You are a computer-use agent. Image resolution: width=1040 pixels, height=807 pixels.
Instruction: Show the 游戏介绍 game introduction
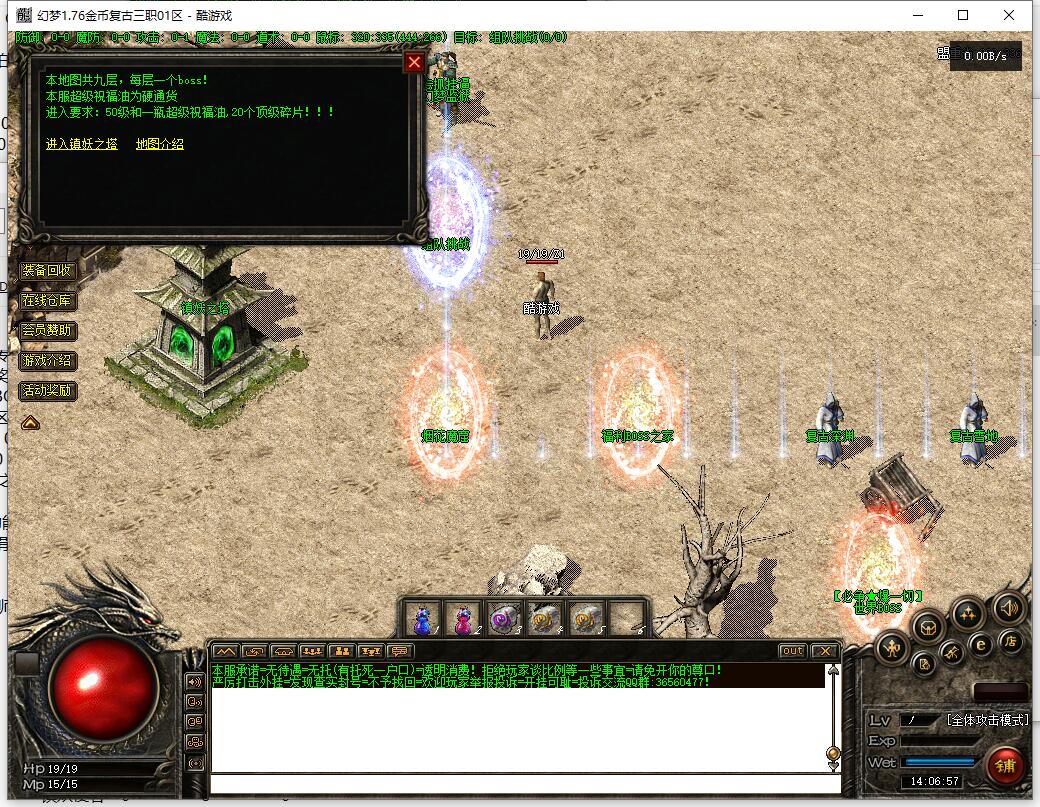(x=47, y=360)
